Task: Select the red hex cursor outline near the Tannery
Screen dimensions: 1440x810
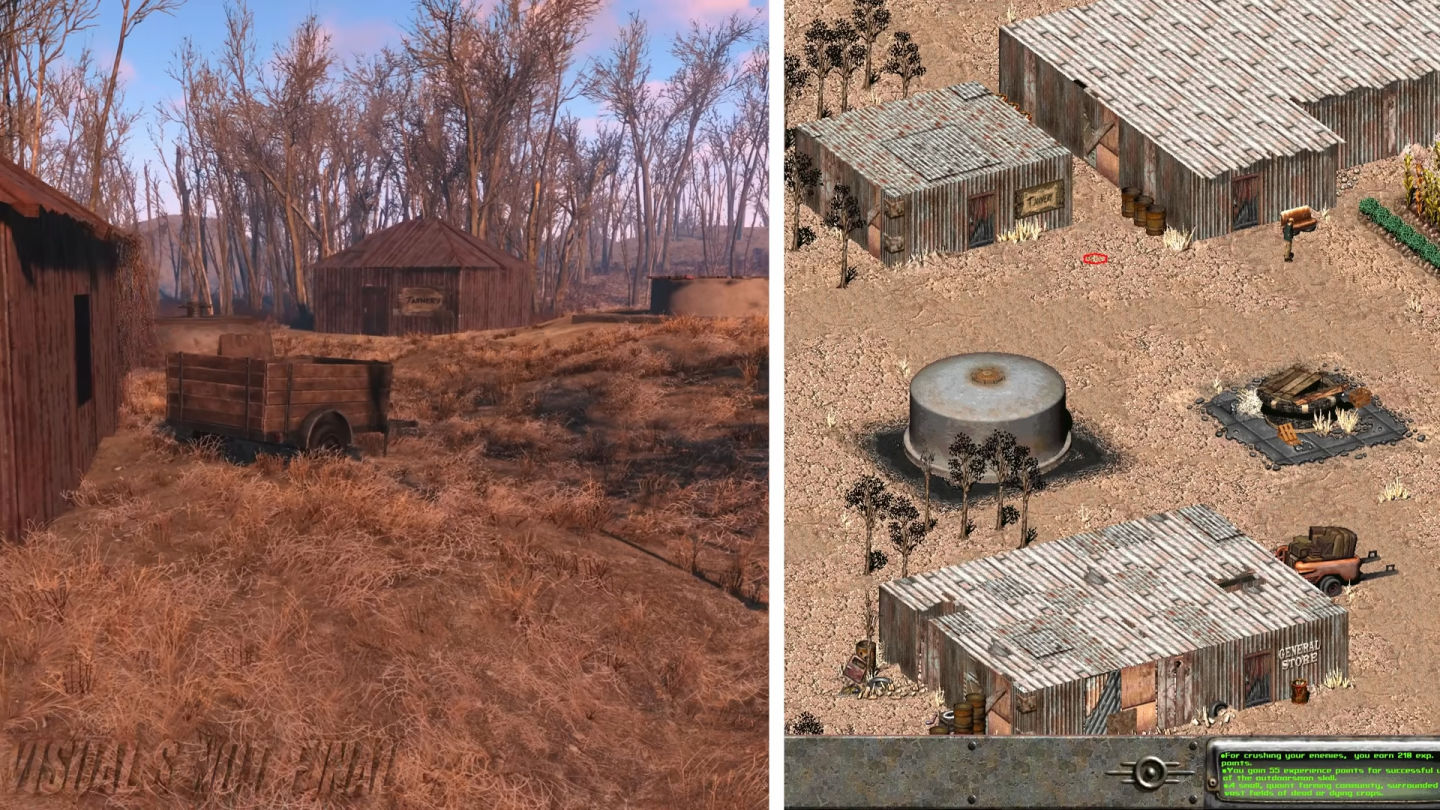Action: pyautogui.click(x=1094, y=258)
